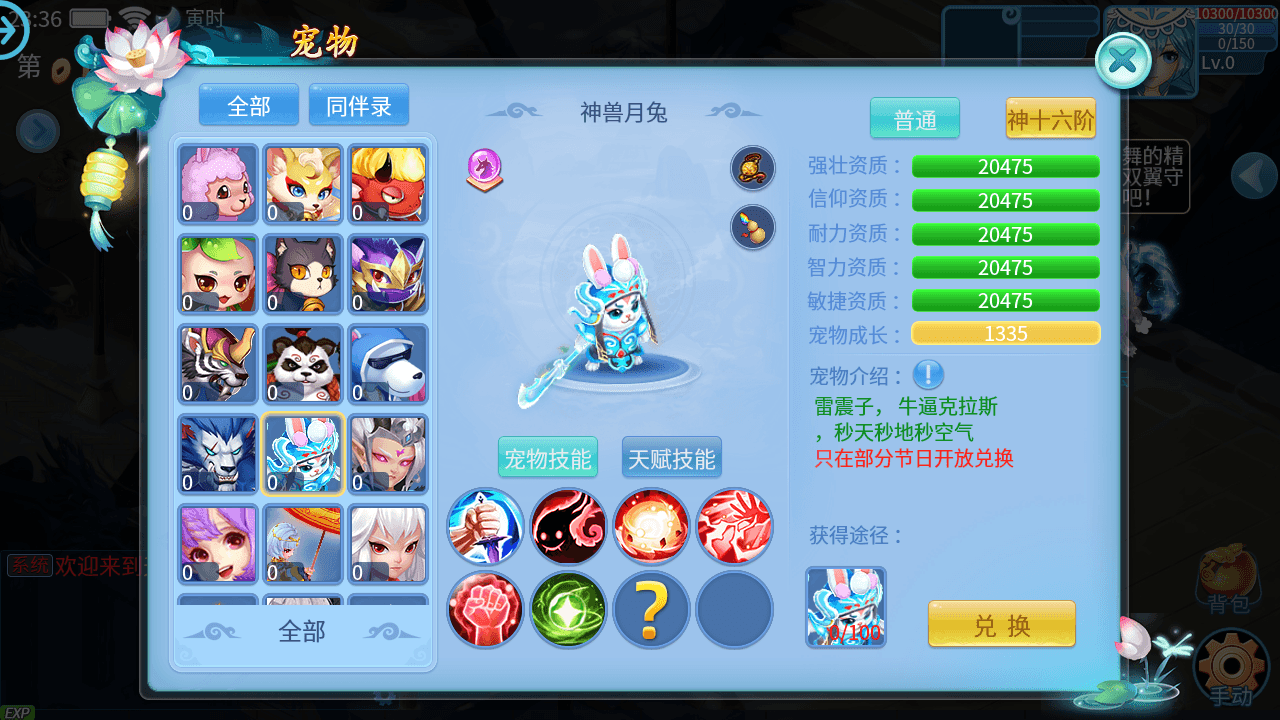Image resolution: width=1280 pixels, height=720 pixels.
Task: Click the flaming monkey icon beside the pet
Action: pyautogui.click(x=752, y=169)
